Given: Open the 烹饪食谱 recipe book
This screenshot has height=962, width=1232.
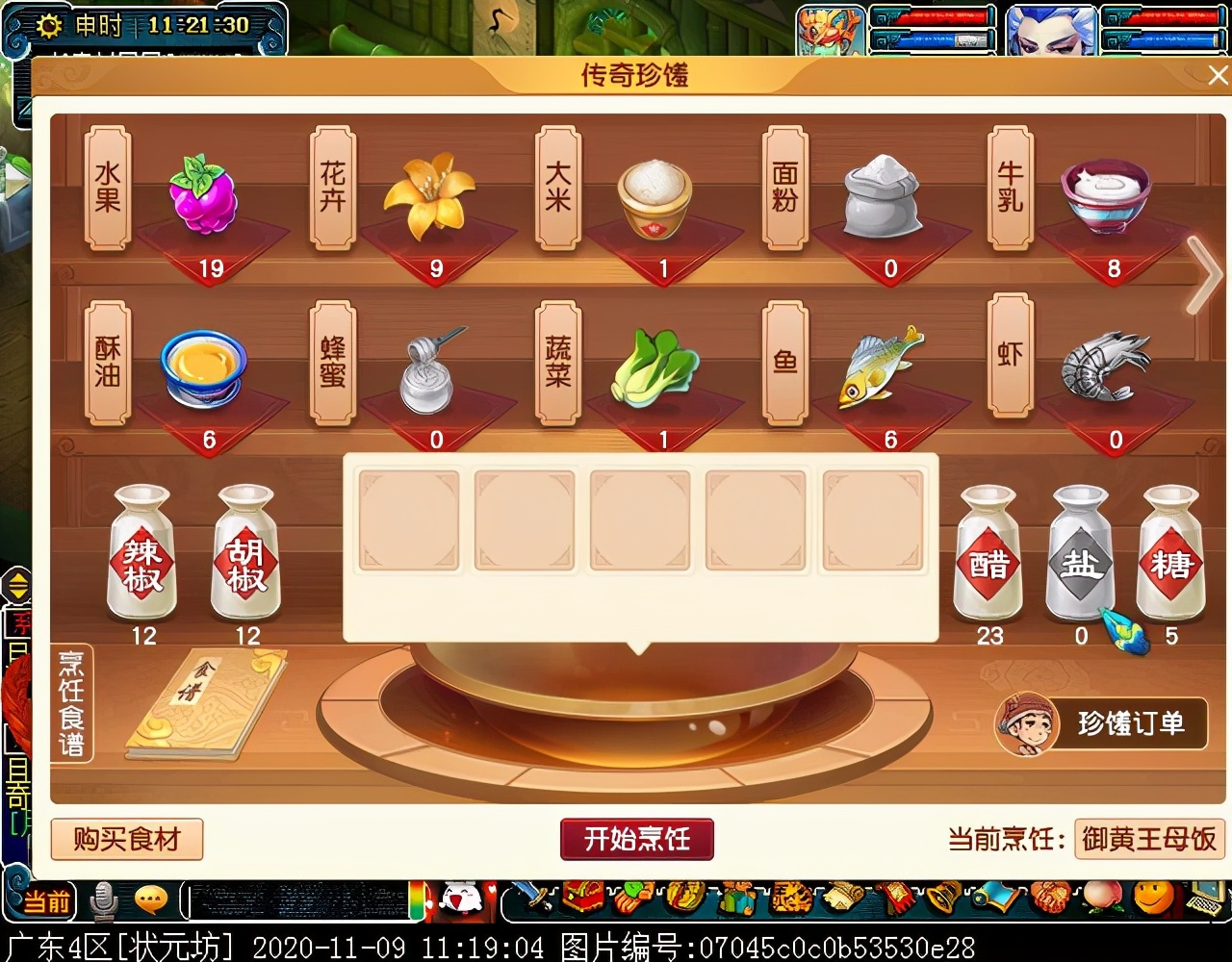Looking at the screenshot, I should point(204,704).
